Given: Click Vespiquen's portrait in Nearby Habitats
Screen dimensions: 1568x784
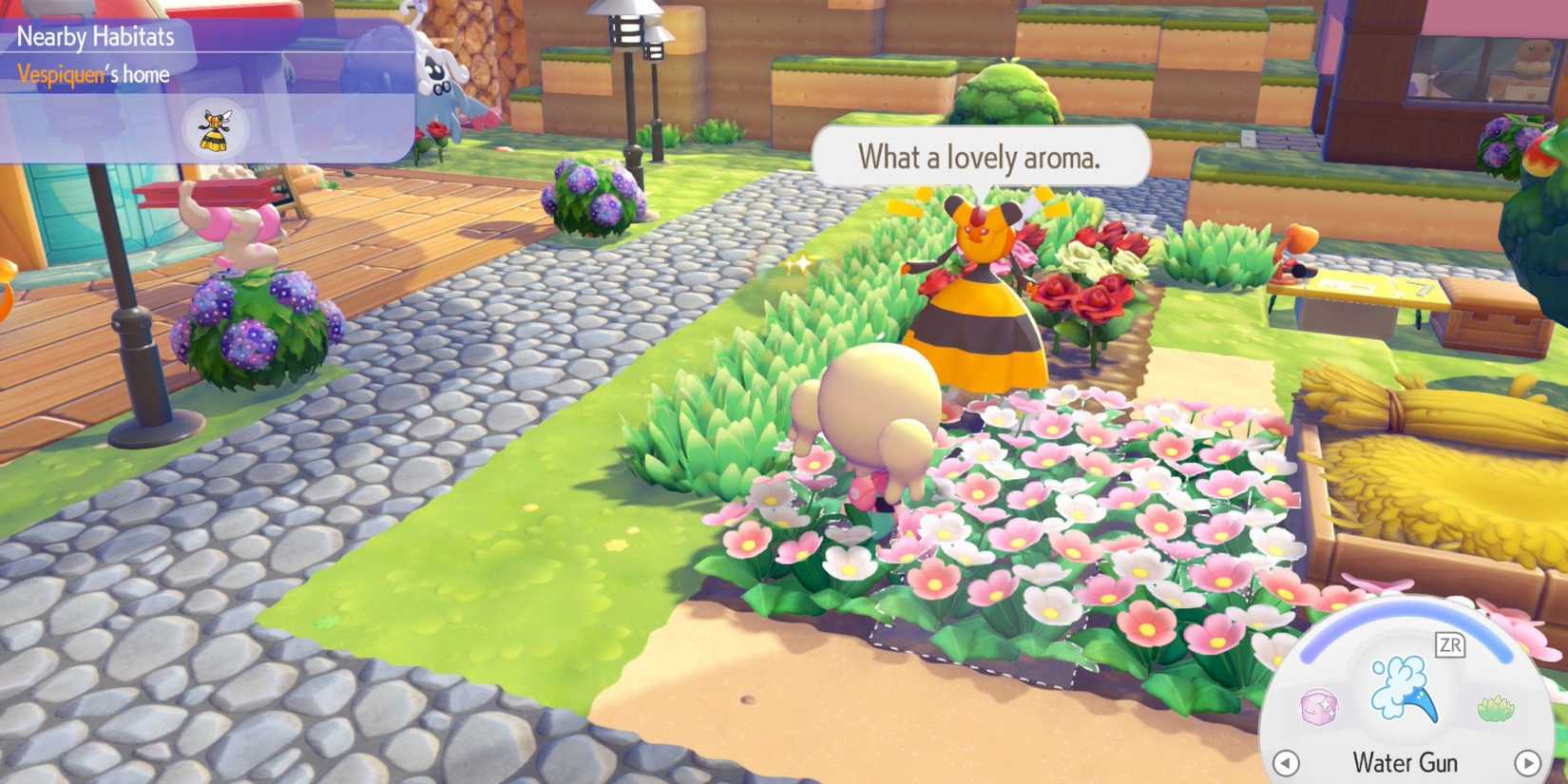Looking at the screenshot, I should point(216,129).
